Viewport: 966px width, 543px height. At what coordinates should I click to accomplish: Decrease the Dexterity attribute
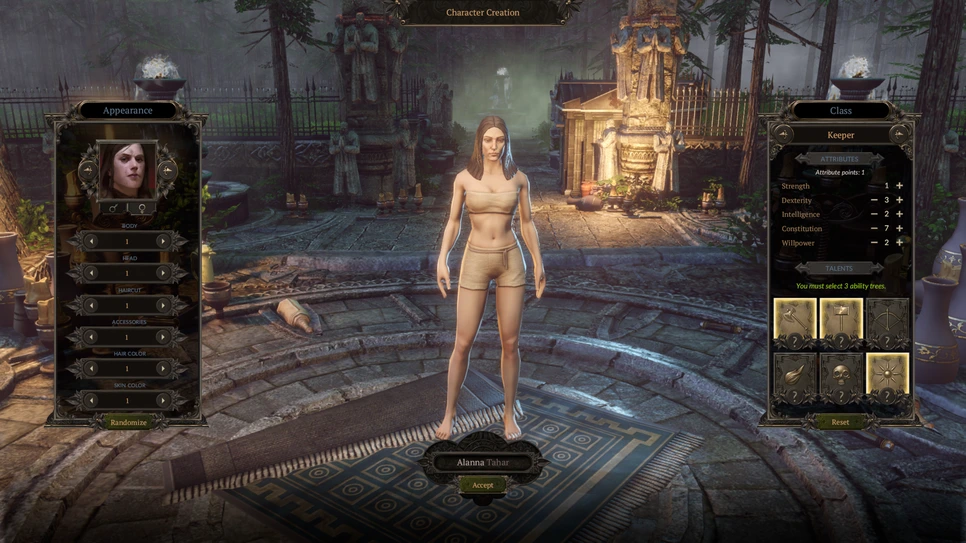tap(874, 200)
